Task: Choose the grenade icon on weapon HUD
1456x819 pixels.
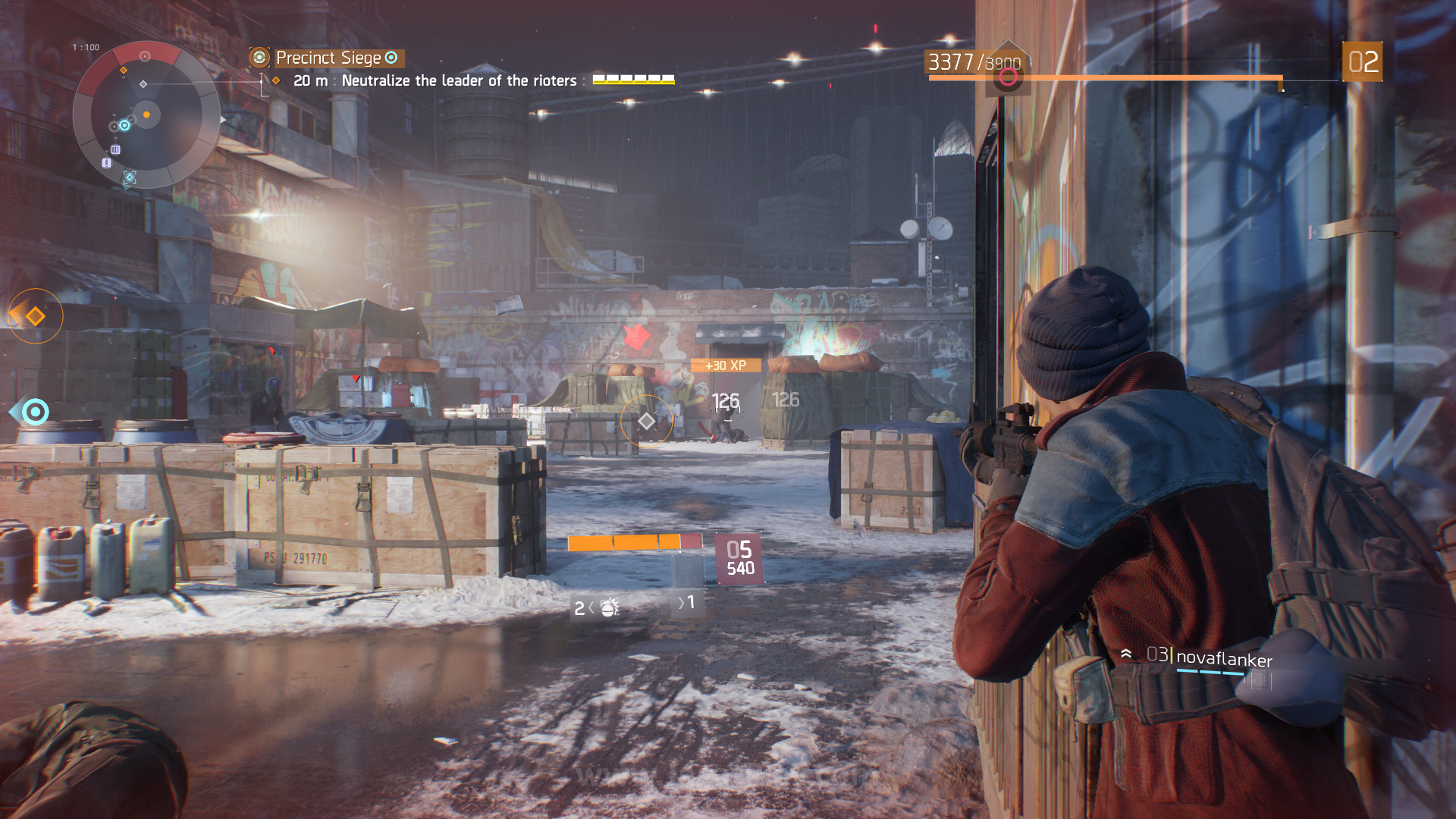Action: point(610,607)
